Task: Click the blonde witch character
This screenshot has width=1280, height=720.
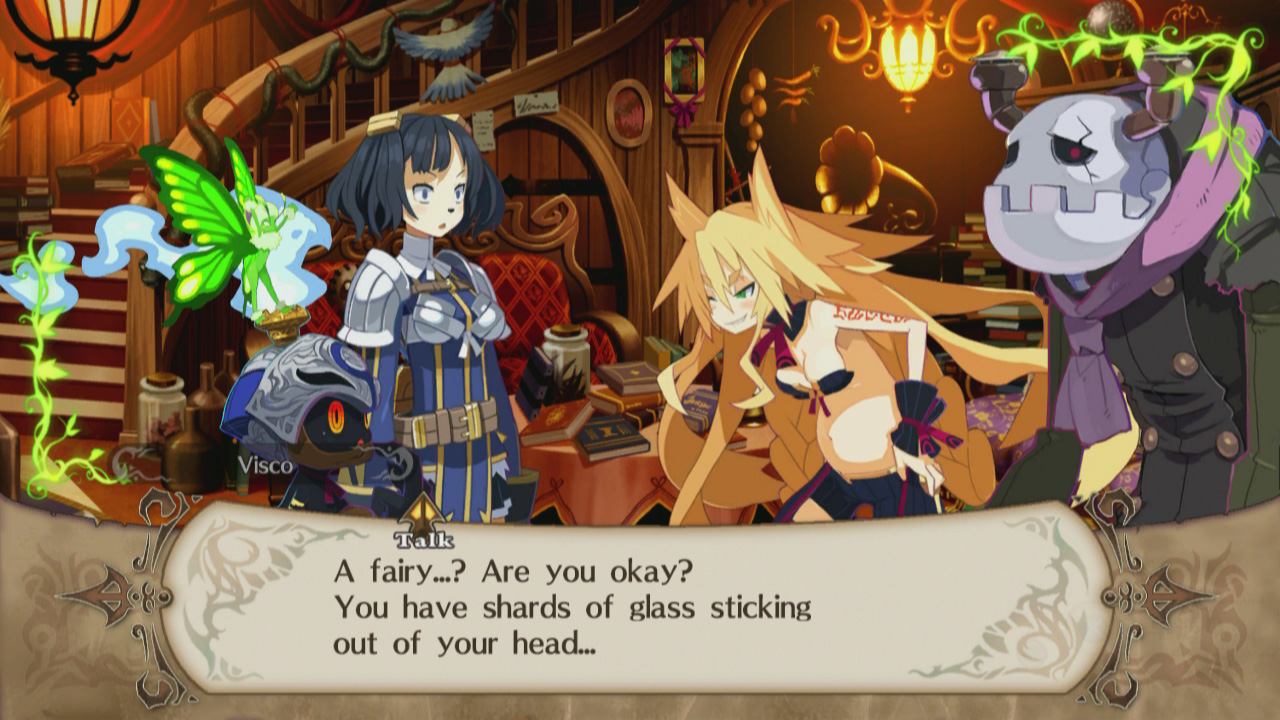Action: tap(790, 330)
